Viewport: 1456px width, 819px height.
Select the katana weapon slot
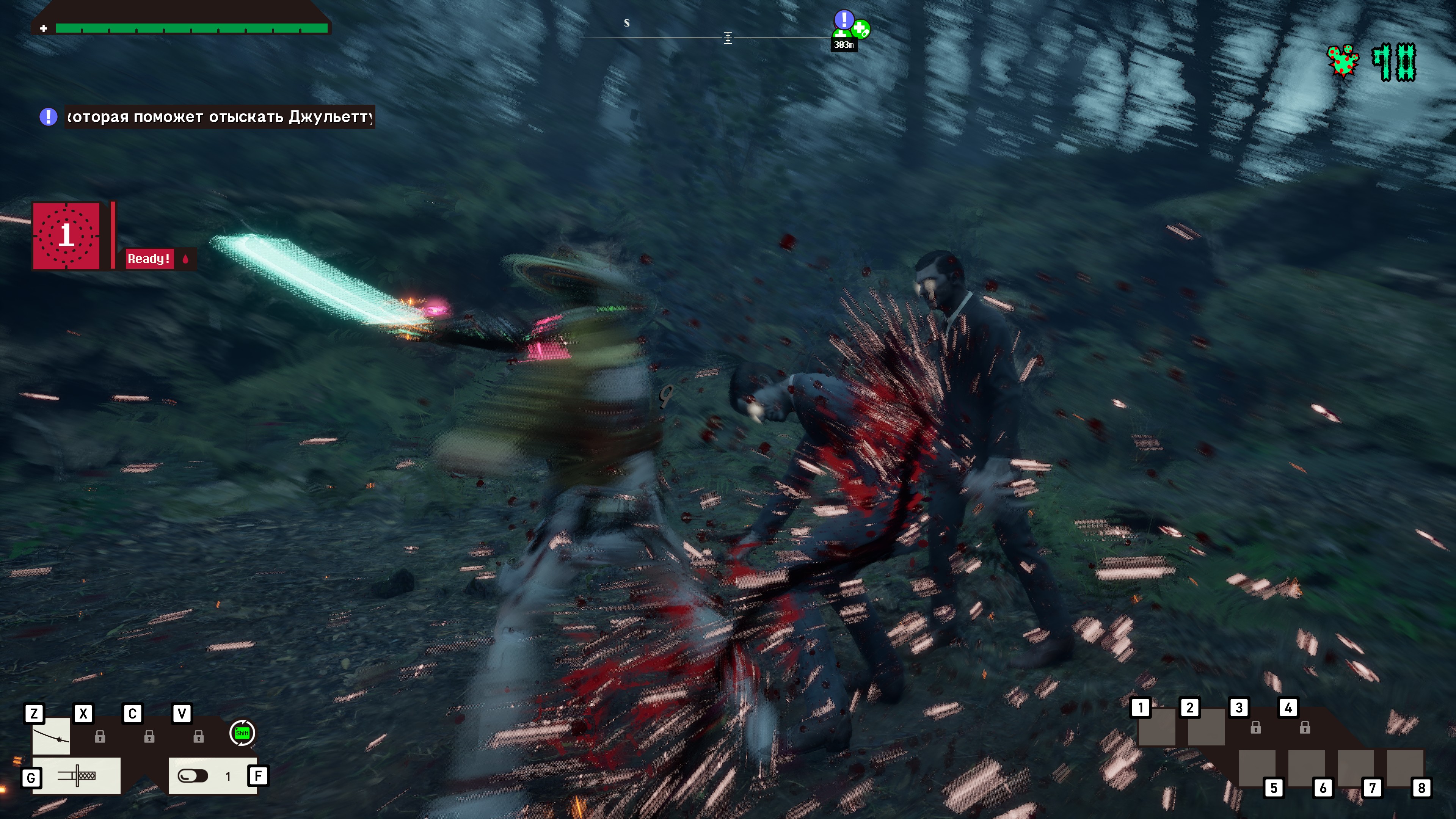coord(51,736)
